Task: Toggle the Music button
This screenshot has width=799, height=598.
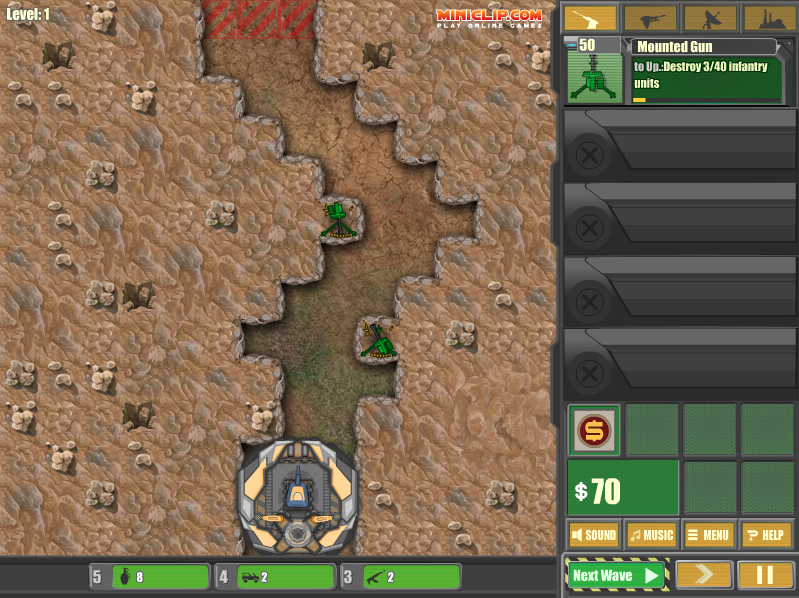Action: [x=651, y=535]
